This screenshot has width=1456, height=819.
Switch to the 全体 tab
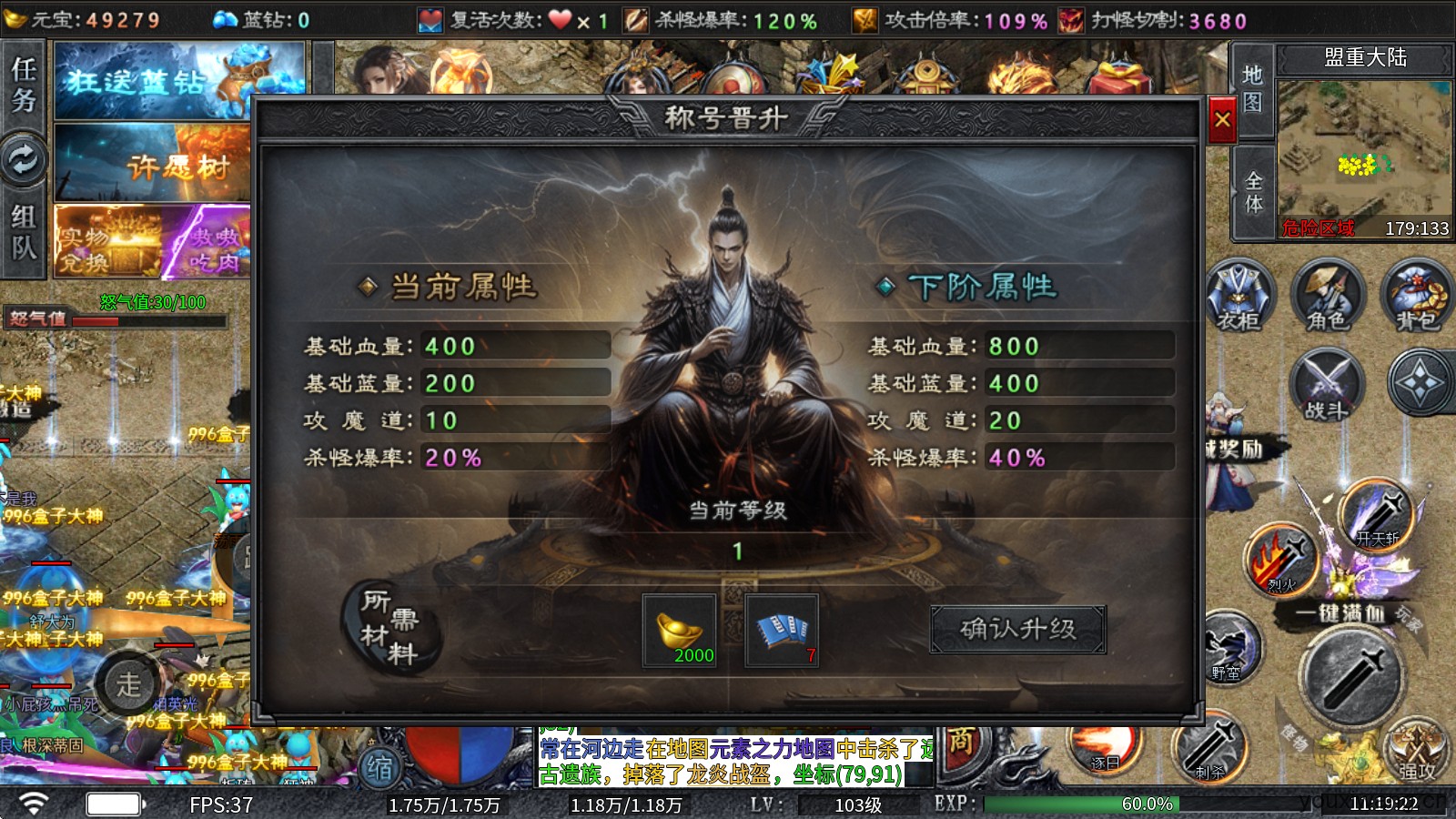(1252, 192)
